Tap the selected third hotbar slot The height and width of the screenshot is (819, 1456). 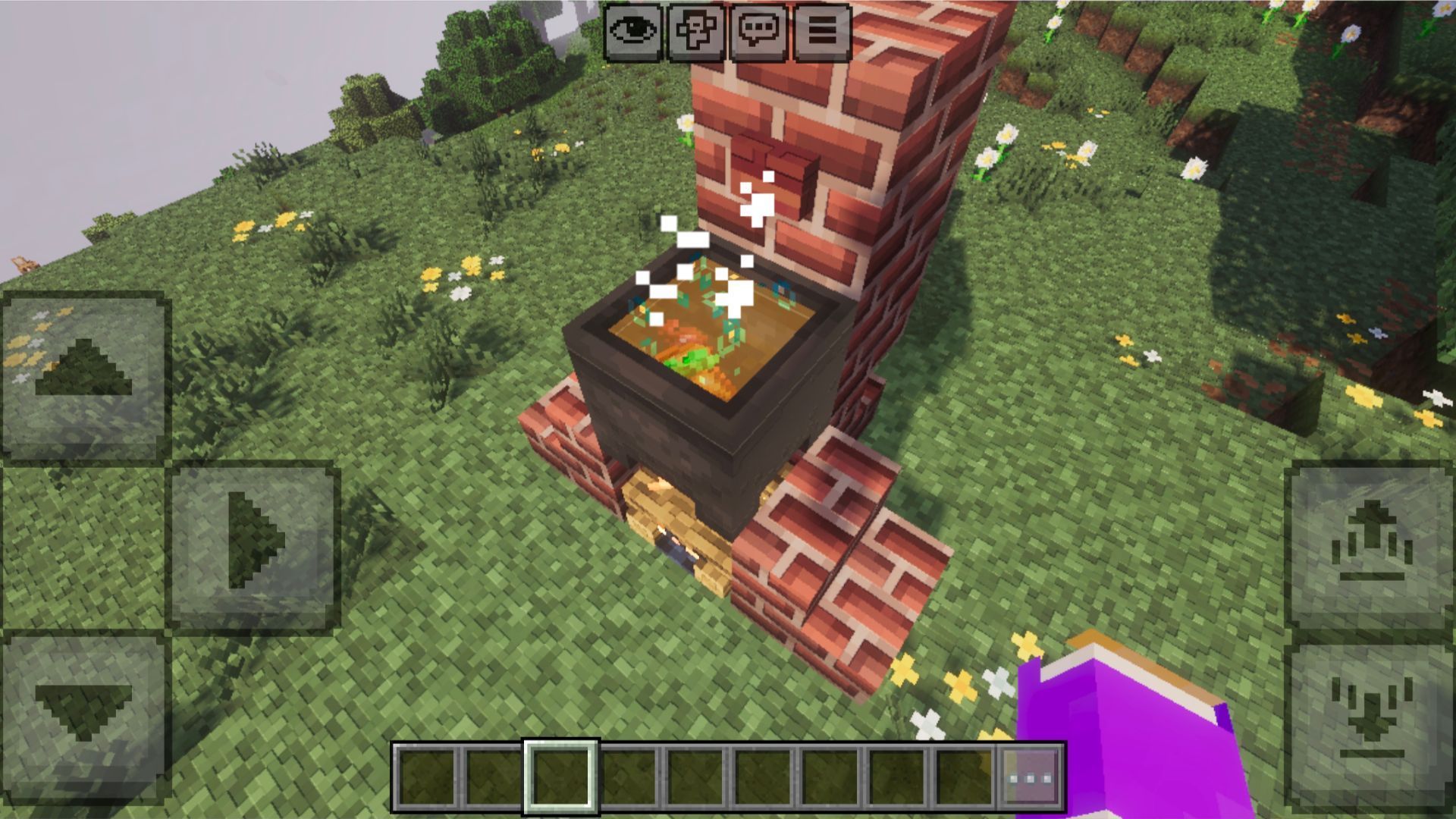click(563, 777)
